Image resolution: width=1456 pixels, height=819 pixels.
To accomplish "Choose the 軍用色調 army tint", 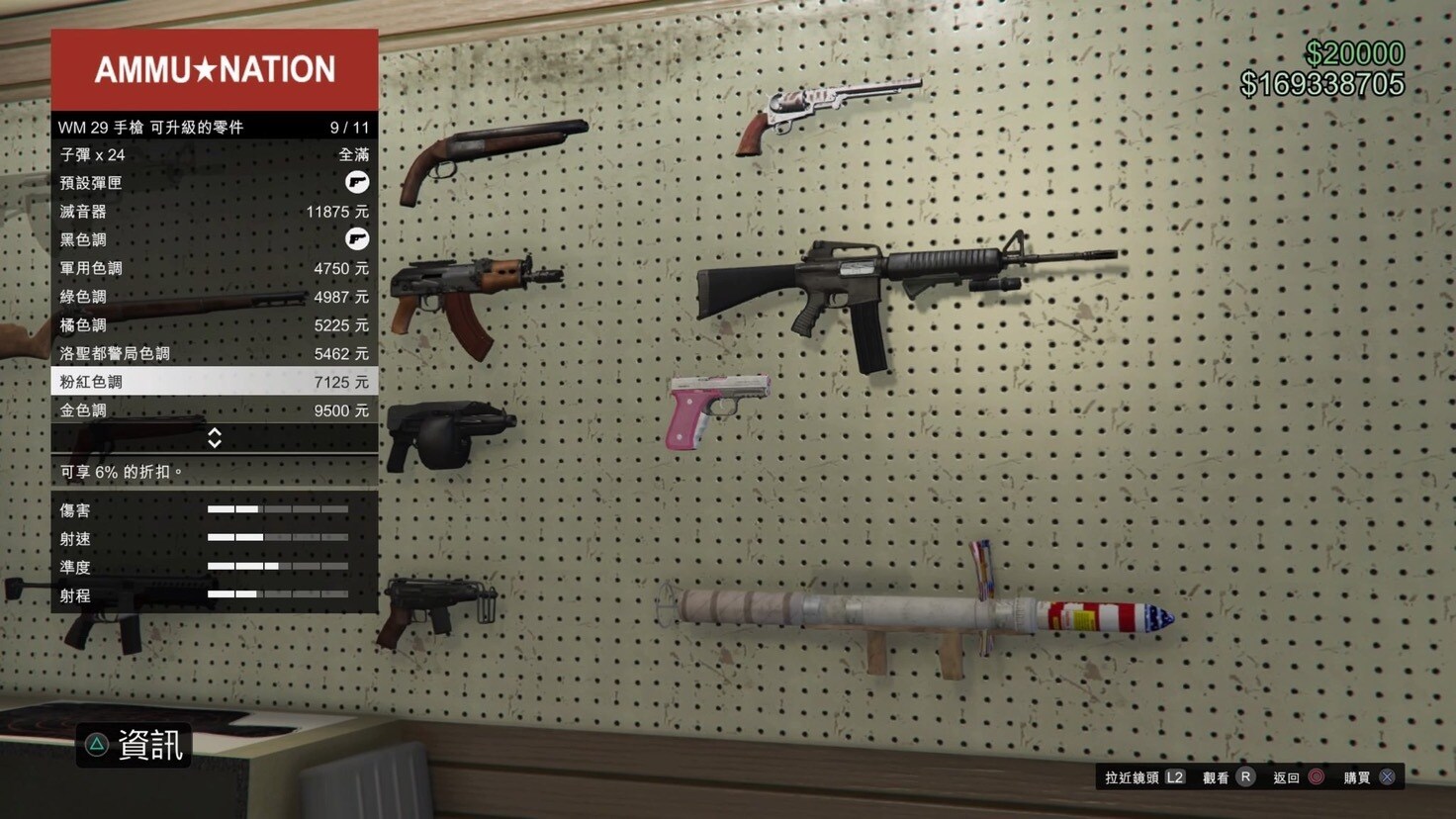I will [214, 268].
